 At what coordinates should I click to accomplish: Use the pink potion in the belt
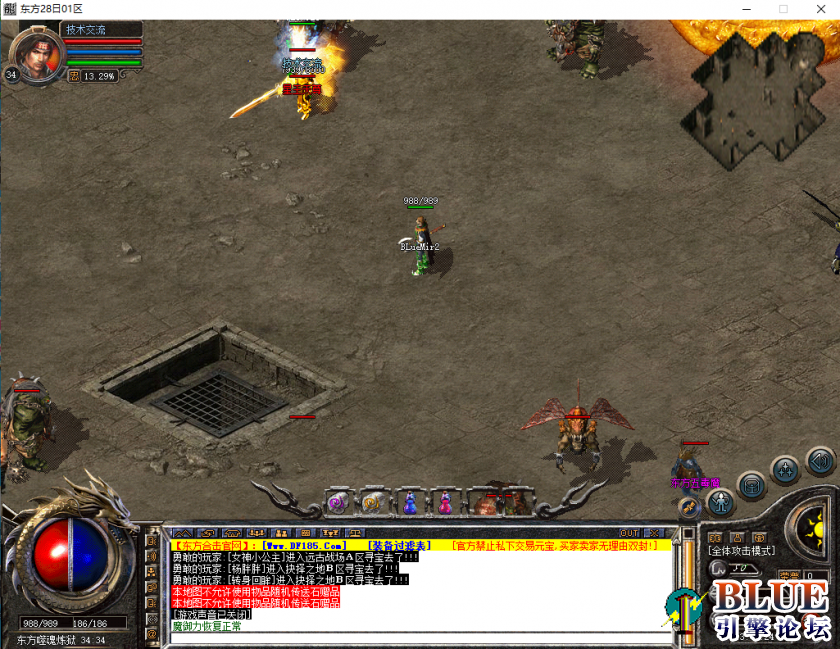(444, 502)
